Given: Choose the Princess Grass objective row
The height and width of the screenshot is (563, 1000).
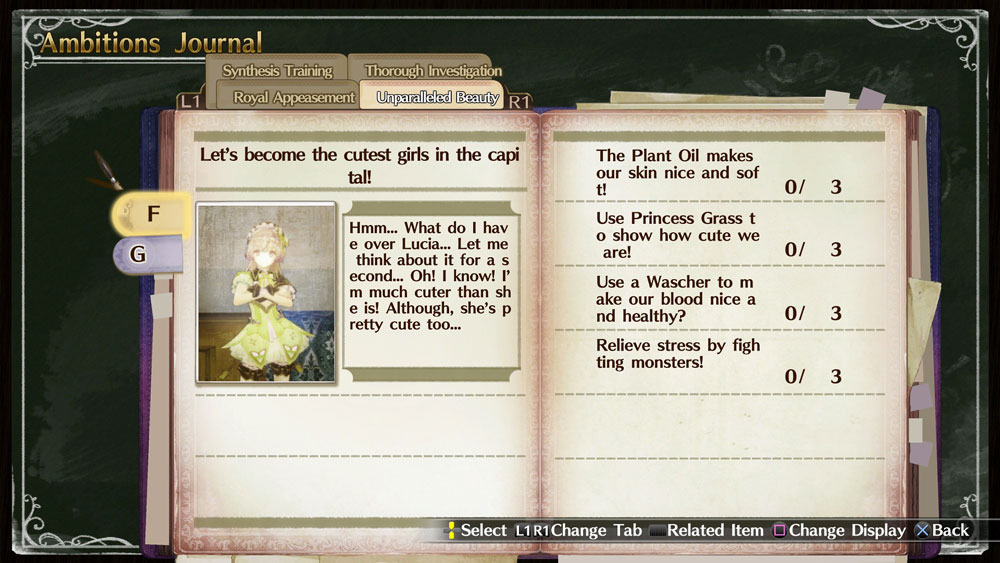Looking at the screenshot, I should (x=719, y=235).
